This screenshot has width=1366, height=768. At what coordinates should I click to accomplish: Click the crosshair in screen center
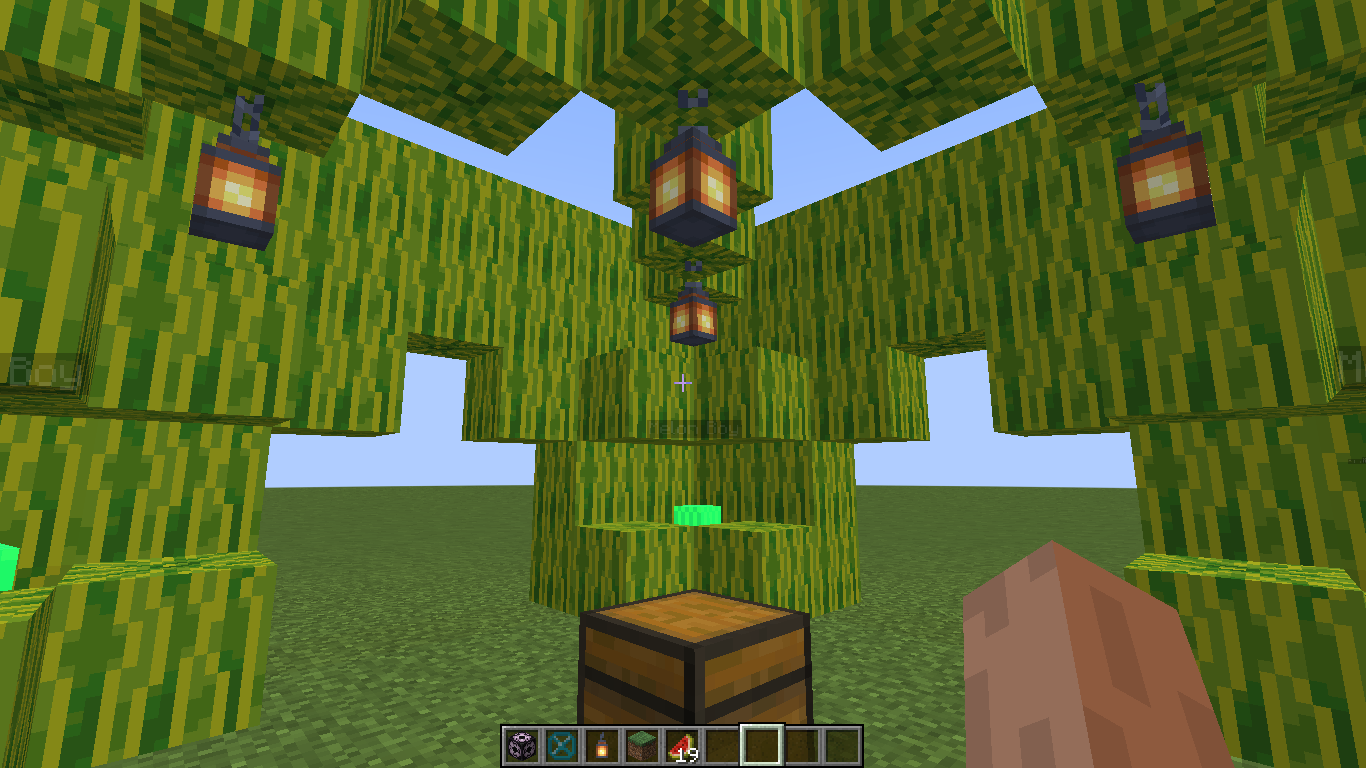(x=683, y=383)
